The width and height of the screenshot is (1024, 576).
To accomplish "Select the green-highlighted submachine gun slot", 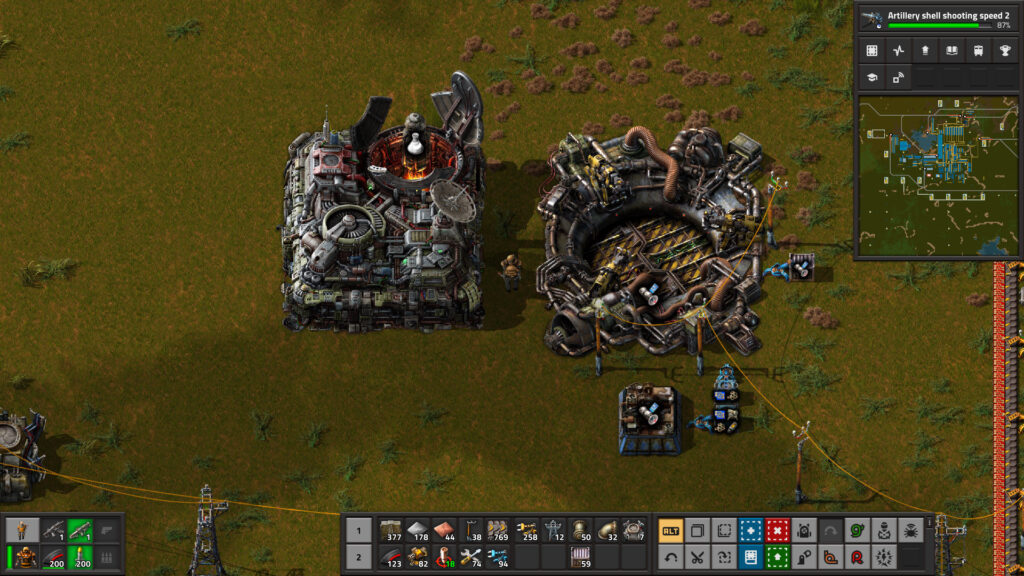I will 78,530.
